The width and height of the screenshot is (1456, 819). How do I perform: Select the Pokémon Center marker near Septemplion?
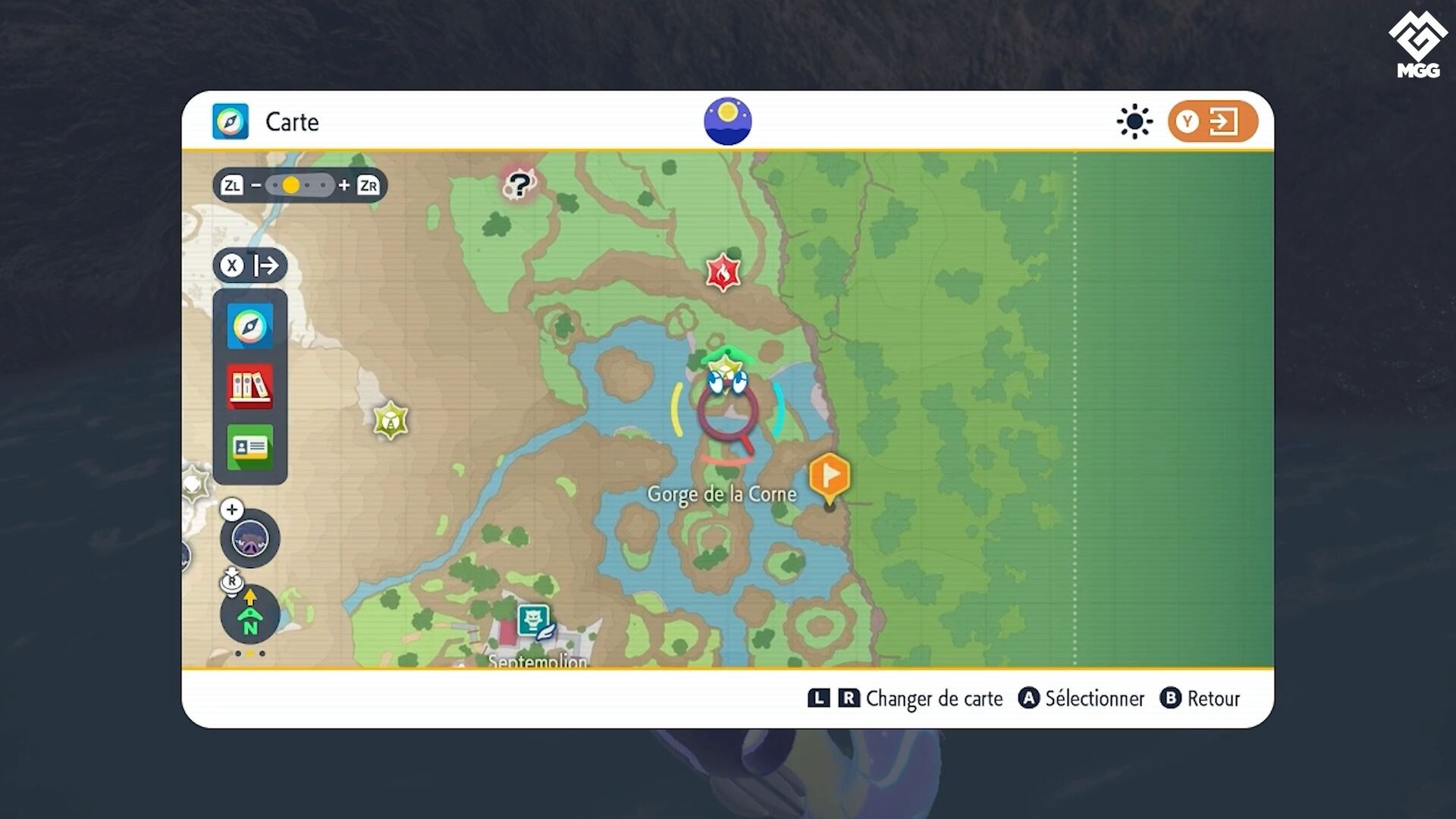click(534, 621)
